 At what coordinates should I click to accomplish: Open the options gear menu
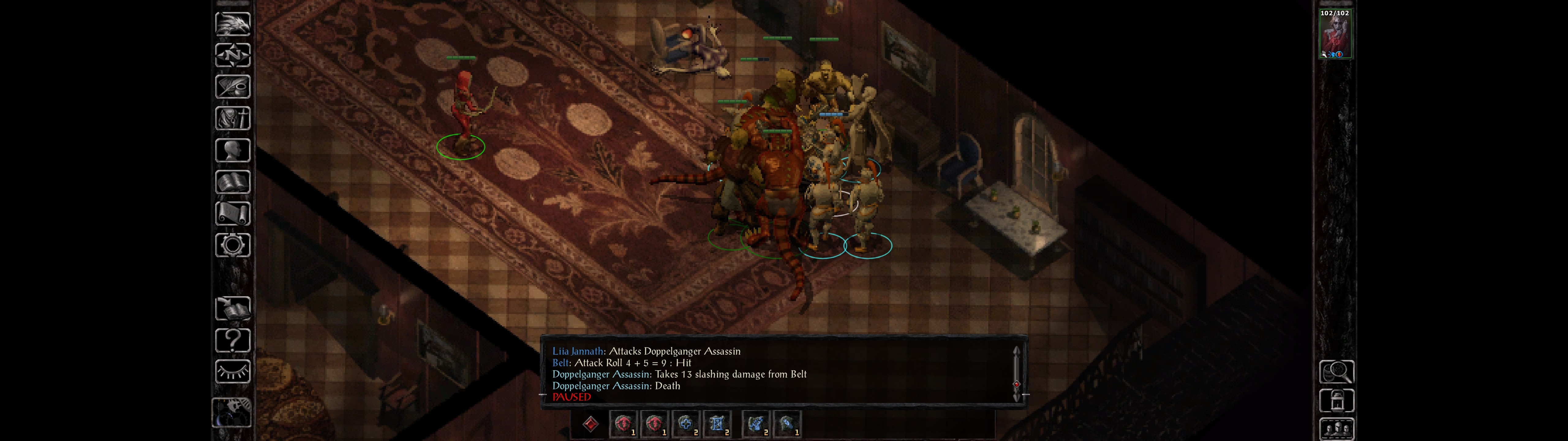(232, 245)
